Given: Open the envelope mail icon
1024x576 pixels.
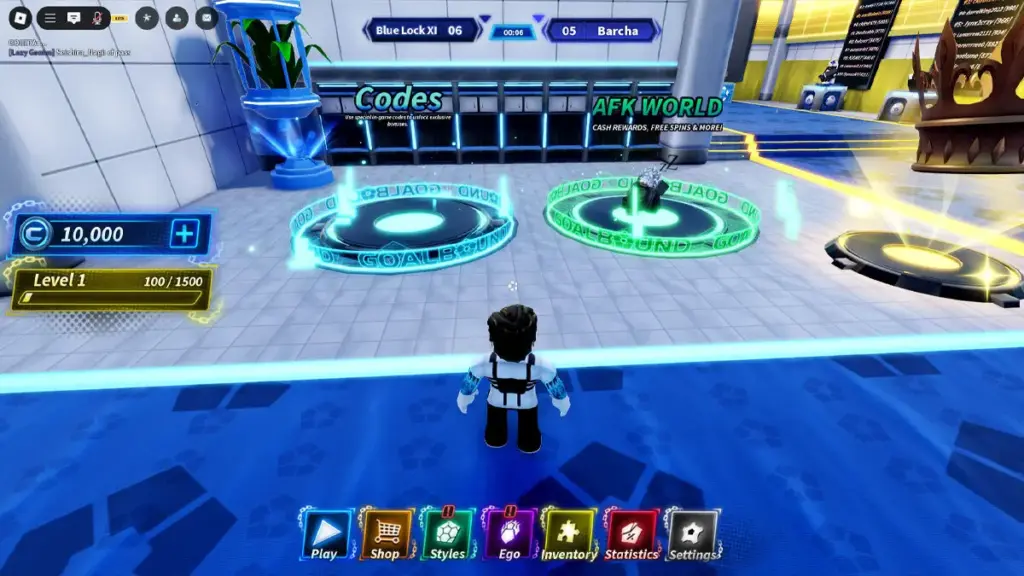Looking at the screenshot, I should click(x=206, y=18).
